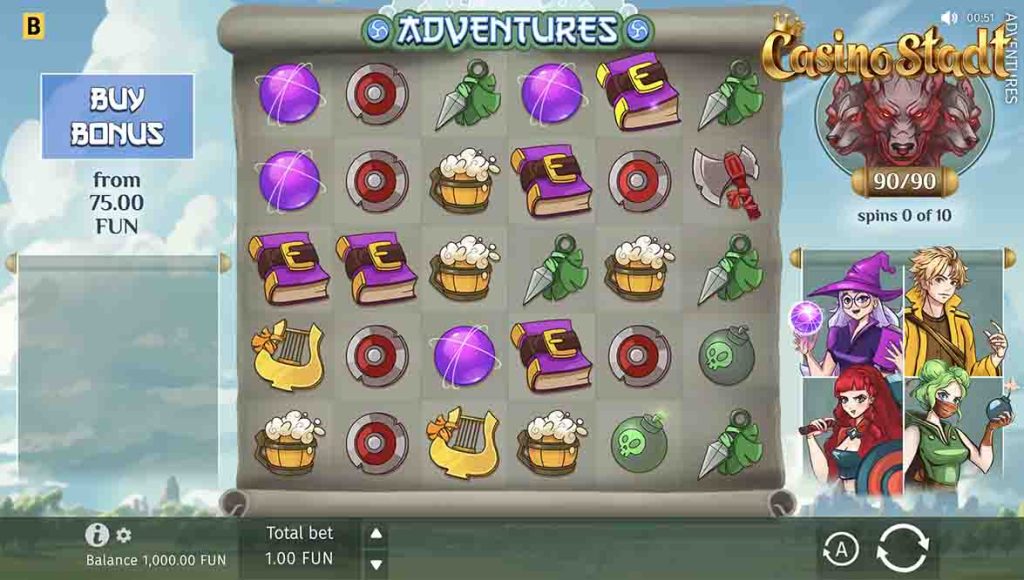Decrease the total bet with the down arrow

[376, 564]
